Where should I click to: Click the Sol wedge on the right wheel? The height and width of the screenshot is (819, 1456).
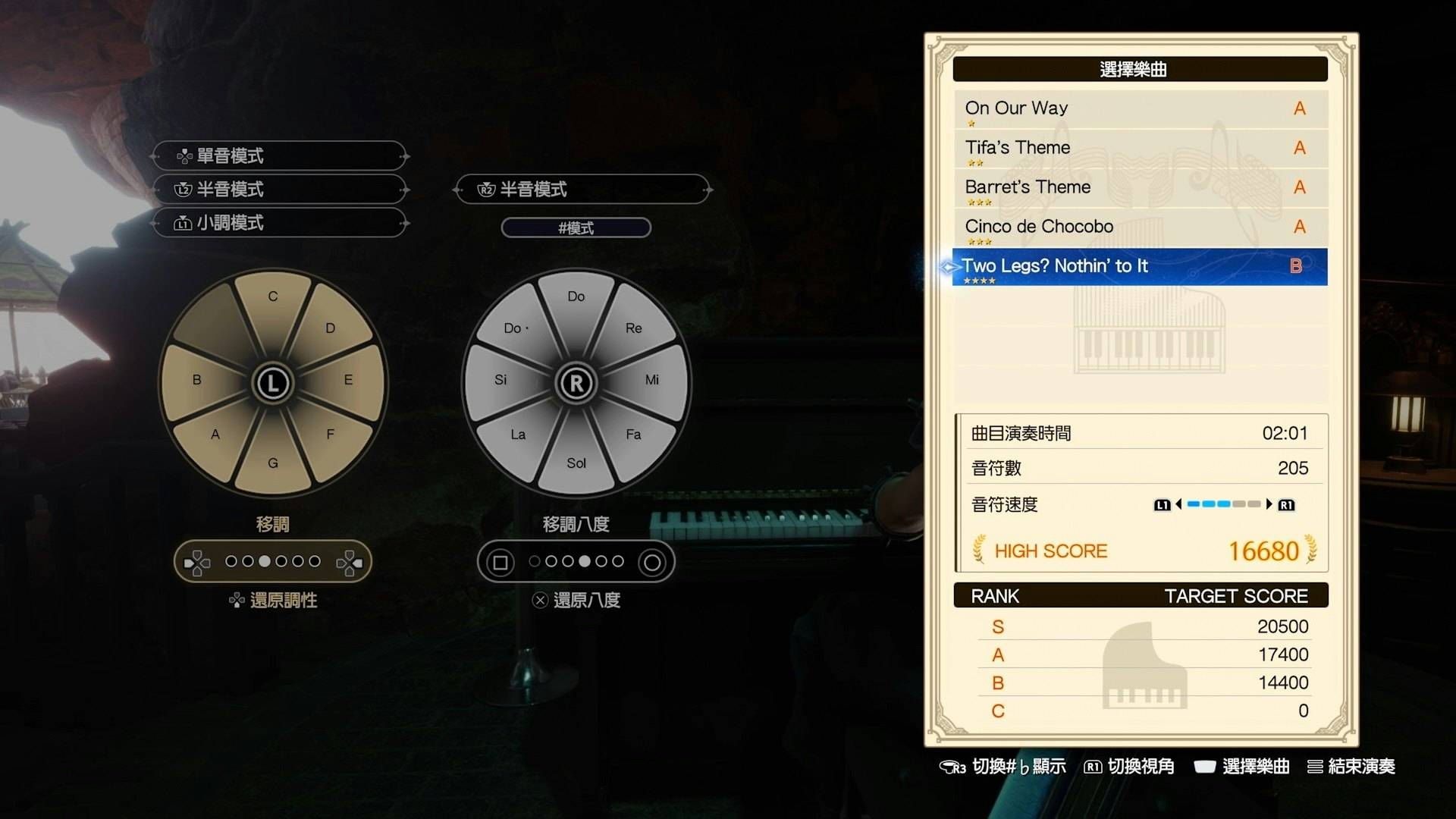(576, 460)
